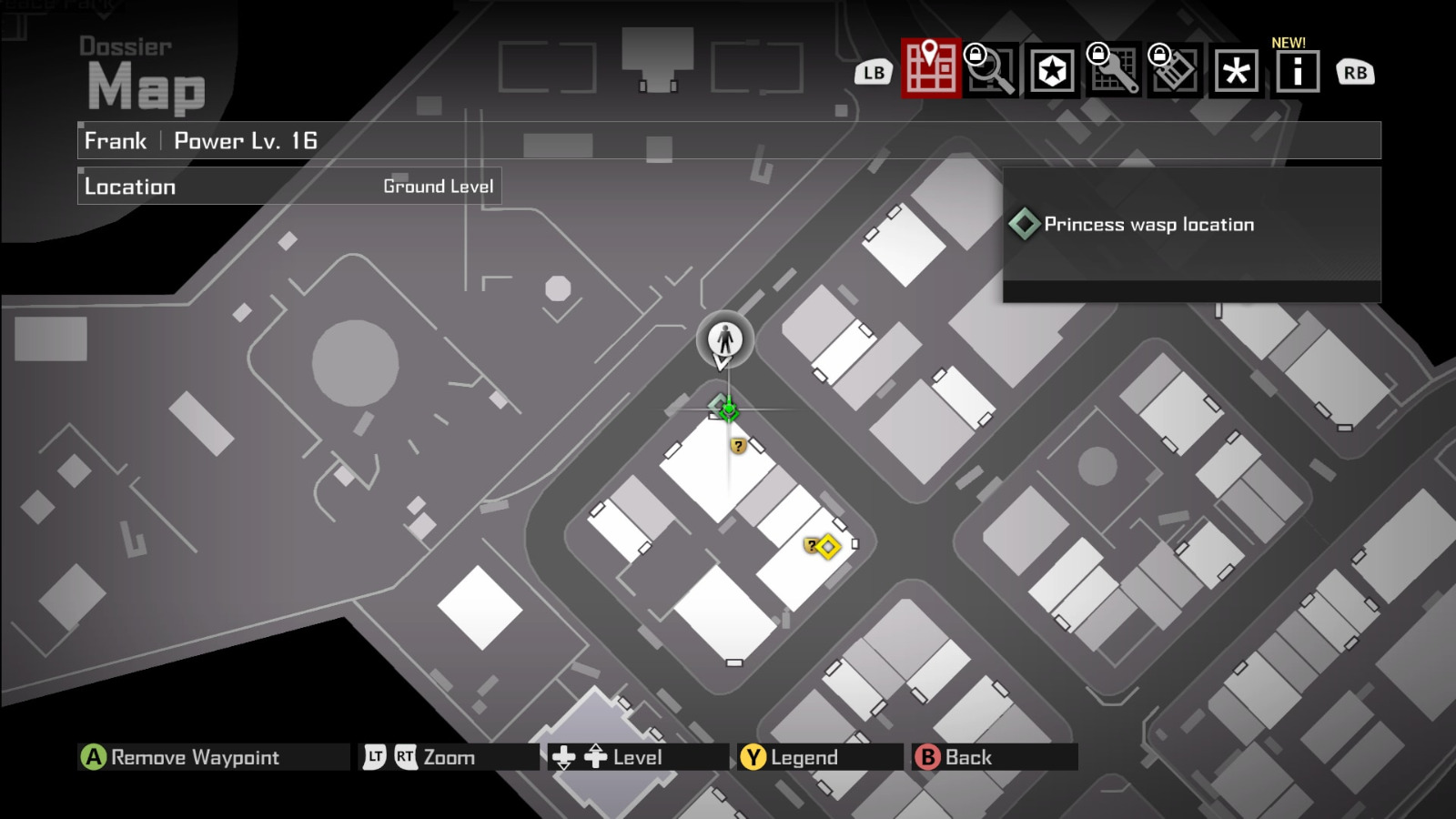
Task: Switch to the star badge tab
Action: pyautogui.click(x=1052, y=71)
